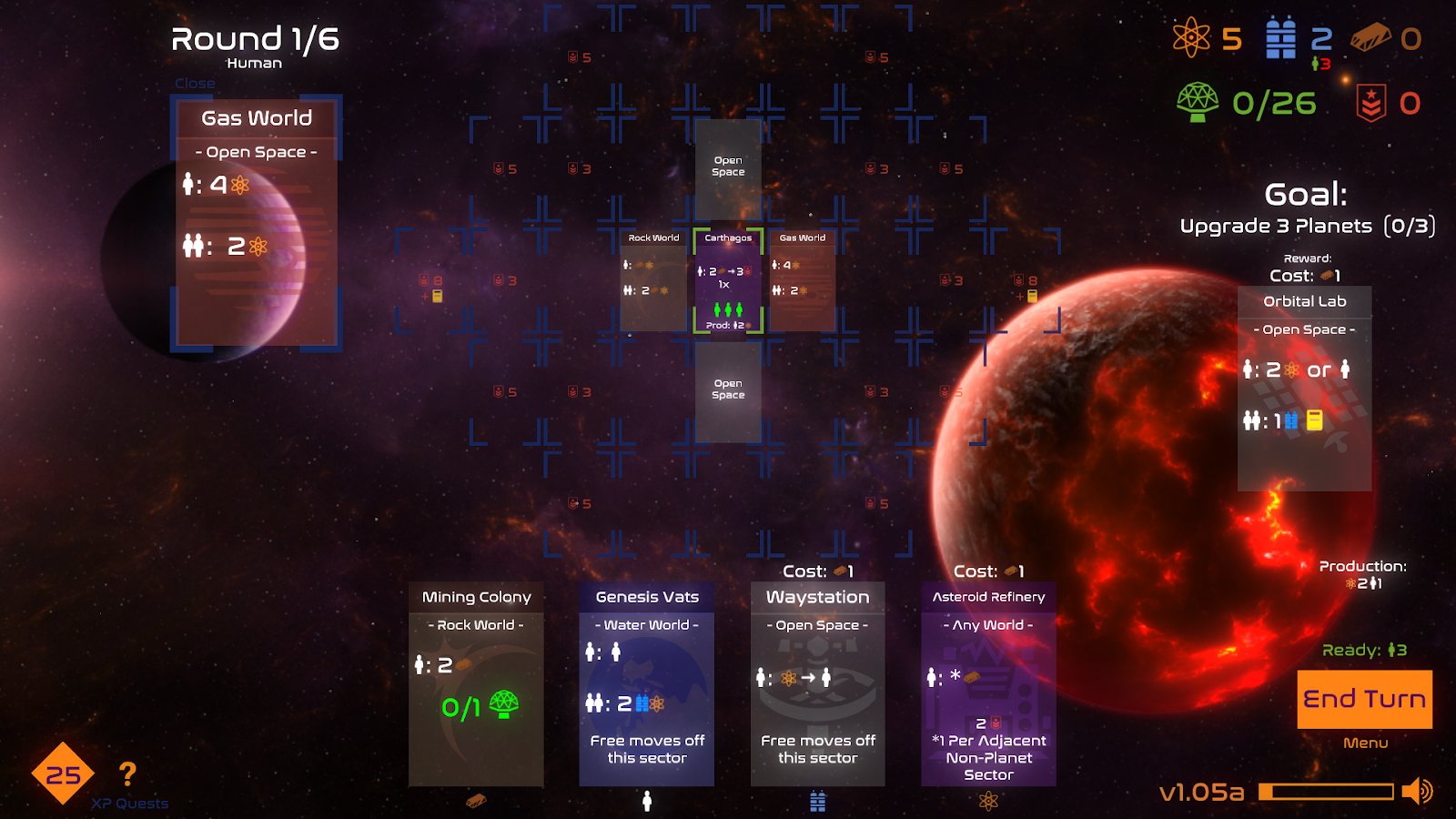Select the Gas World tile beside Carthagos
Viewport: 1456px width, 819px height.
tap(802, 280)
